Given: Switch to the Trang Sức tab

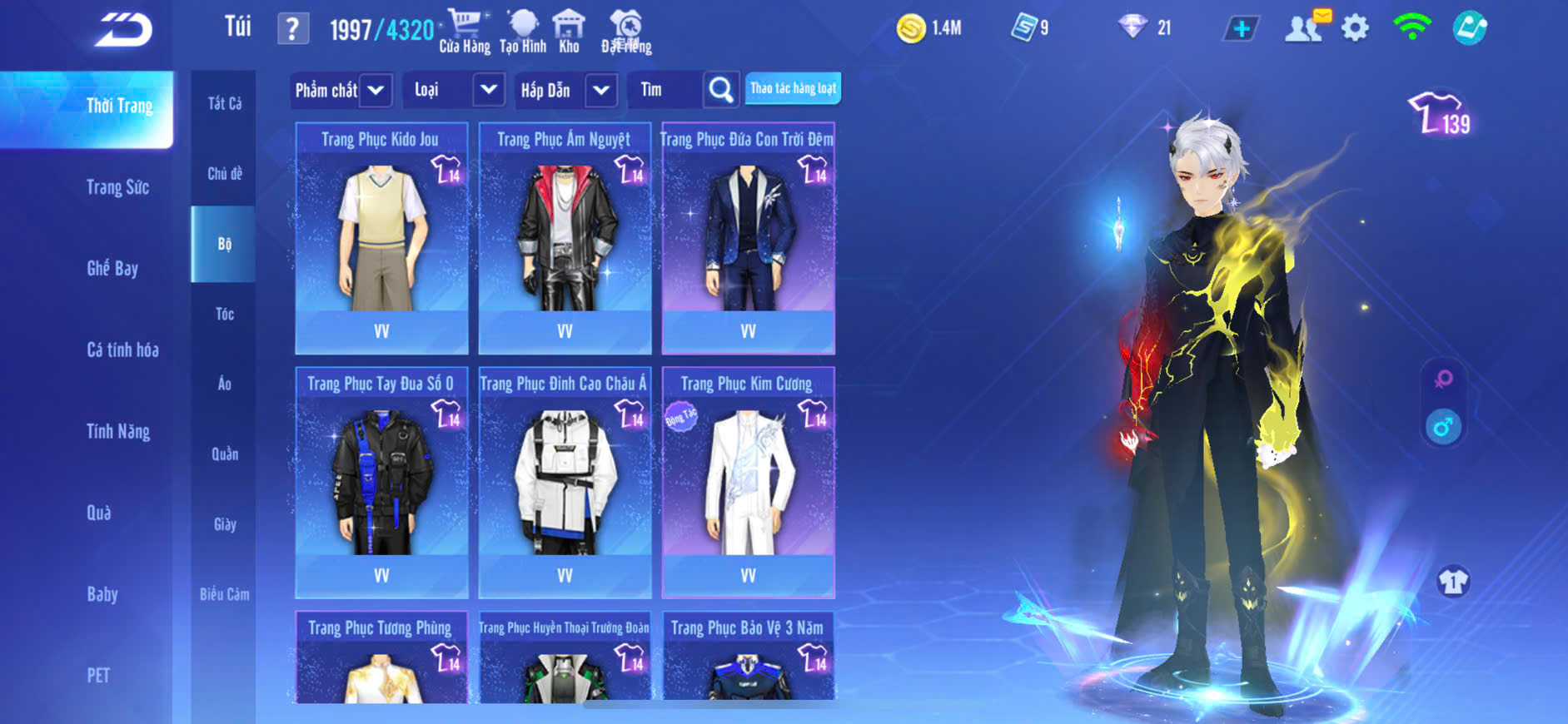Looking at the screenshot, I should (x=117, y=187).
